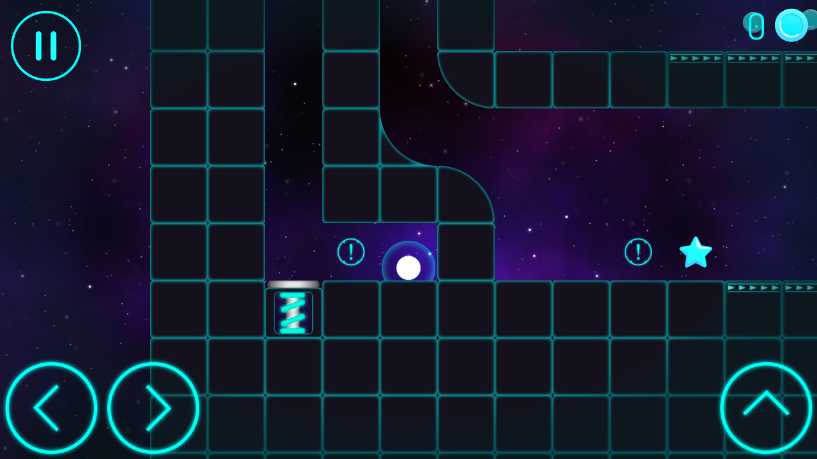Tap the move-right arrow button
Image resolution: width=817 pixels, height=459 pixels.
[153, 408]
